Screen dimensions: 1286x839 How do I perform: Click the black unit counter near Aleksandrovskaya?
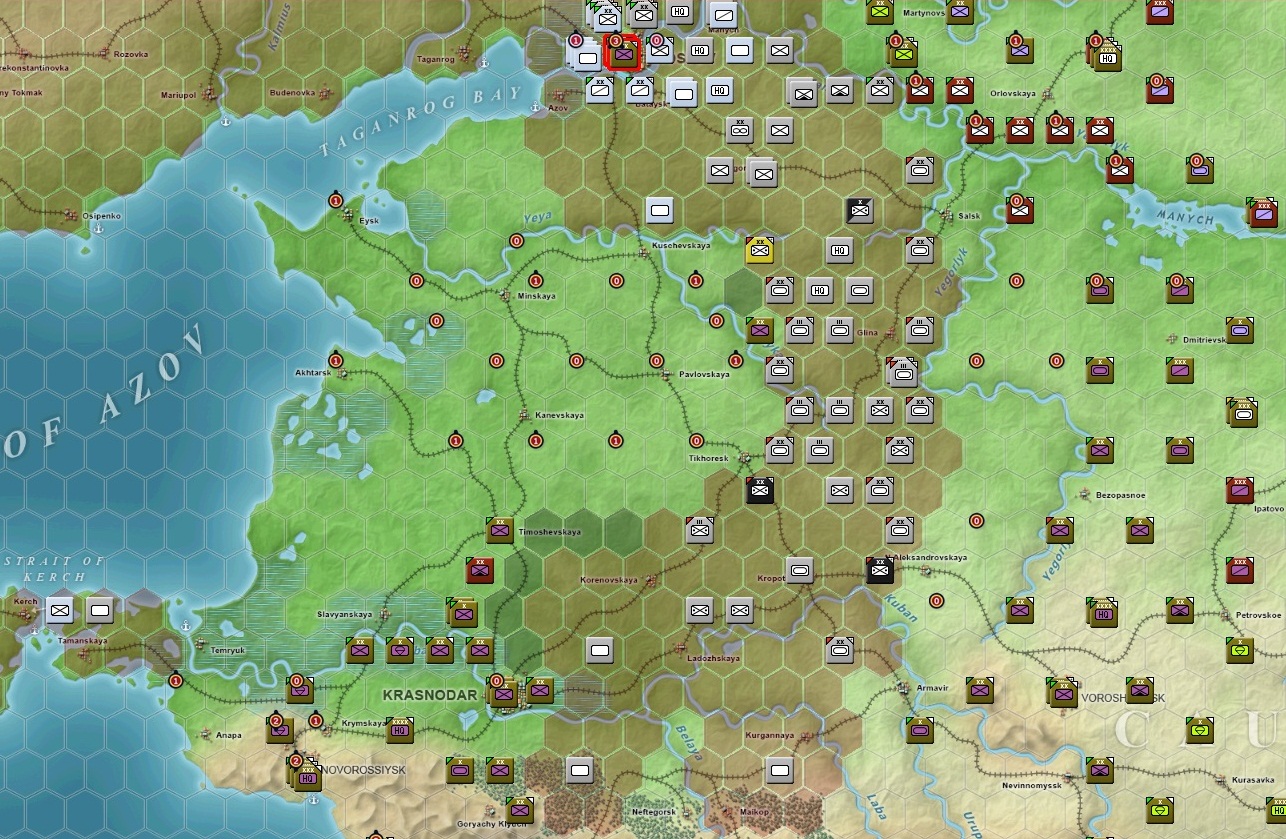pos(878,571)
